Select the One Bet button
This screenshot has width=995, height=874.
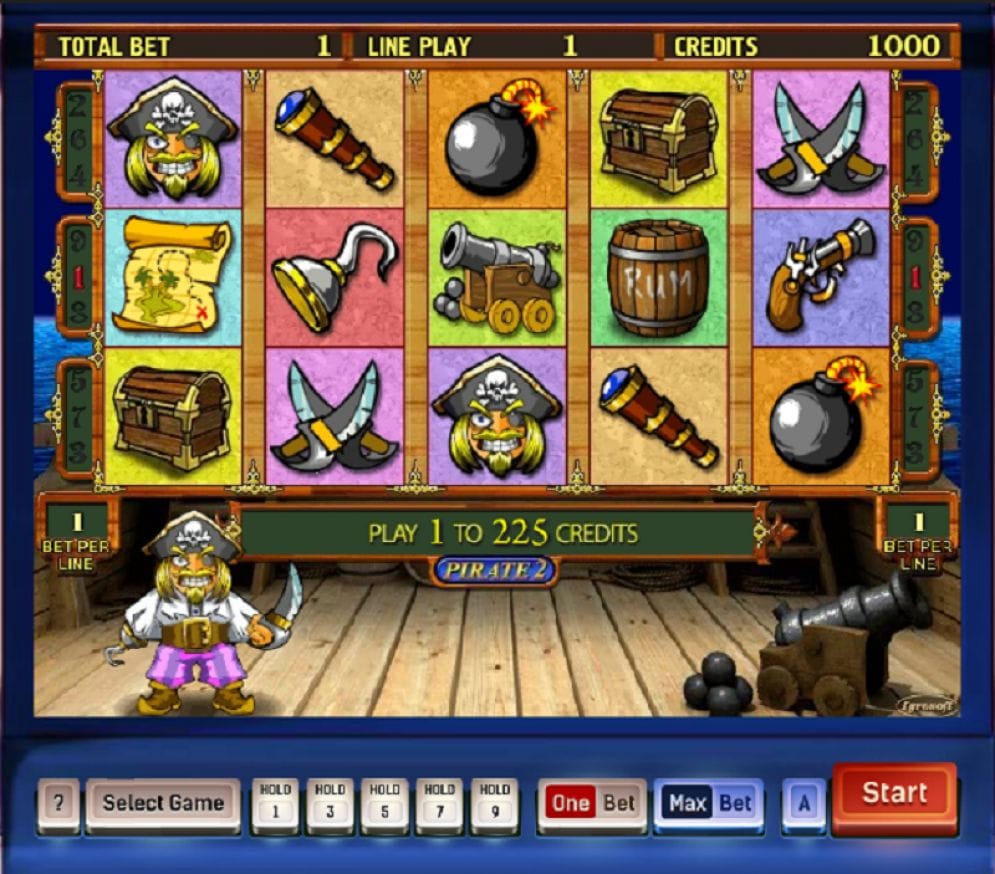pyautogui.click(x=592, y=804)
